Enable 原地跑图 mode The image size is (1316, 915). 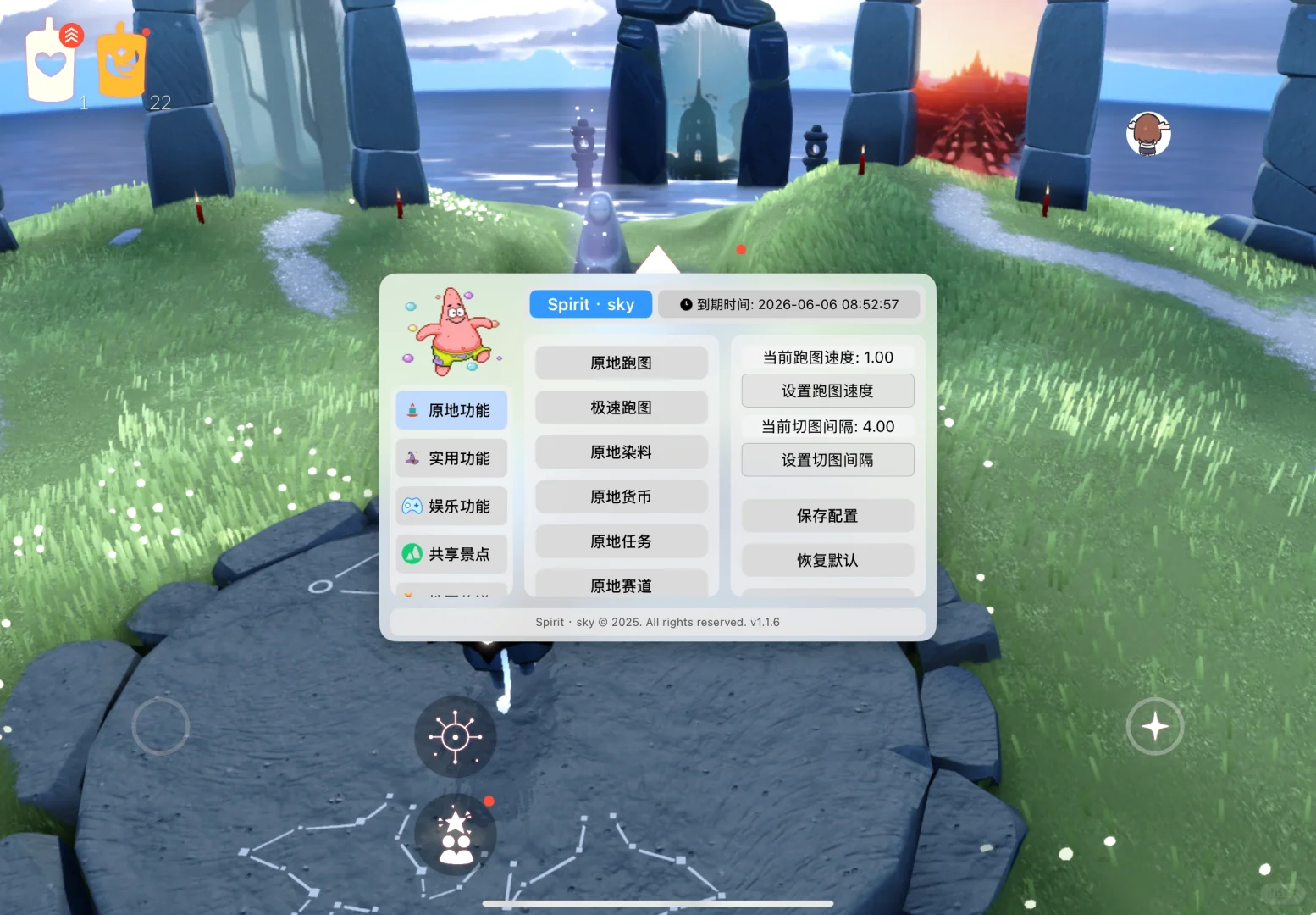pos(621,363)
